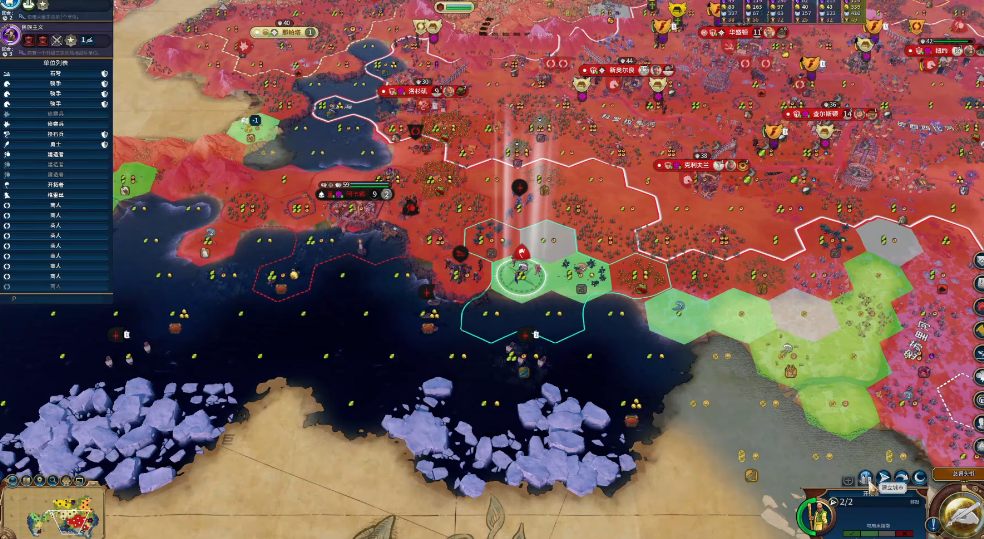
Task: Expand more unit actions with the plus button
Action: click(847, 479)
